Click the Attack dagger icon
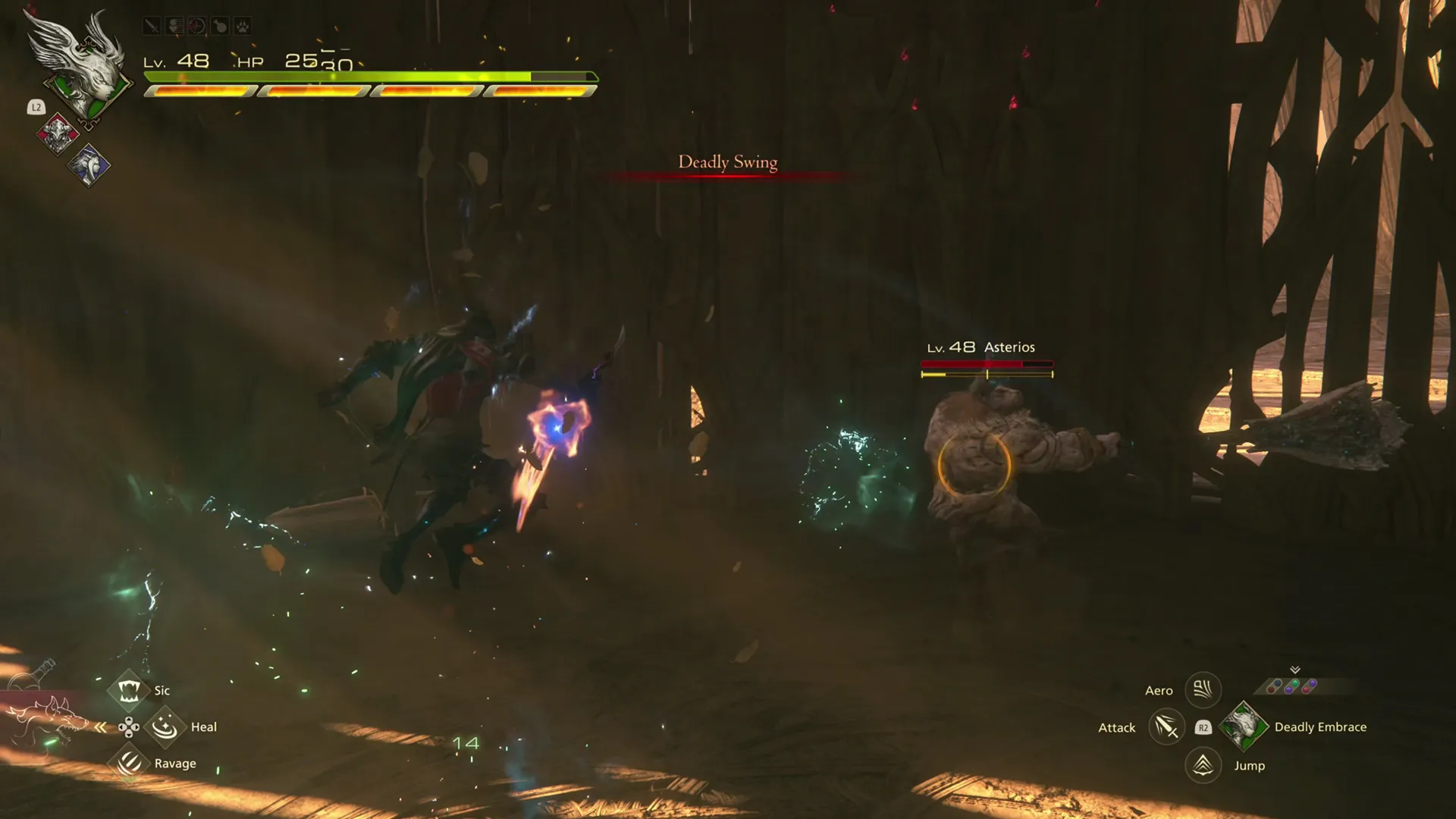 tap(1166, 727)
